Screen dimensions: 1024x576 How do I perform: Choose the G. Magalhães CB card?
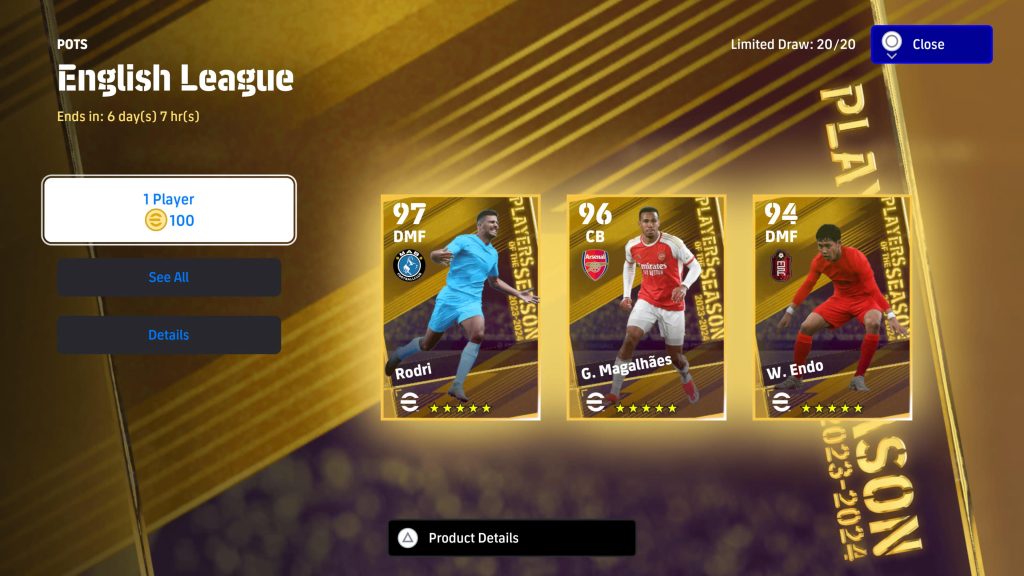pos(646,307)
